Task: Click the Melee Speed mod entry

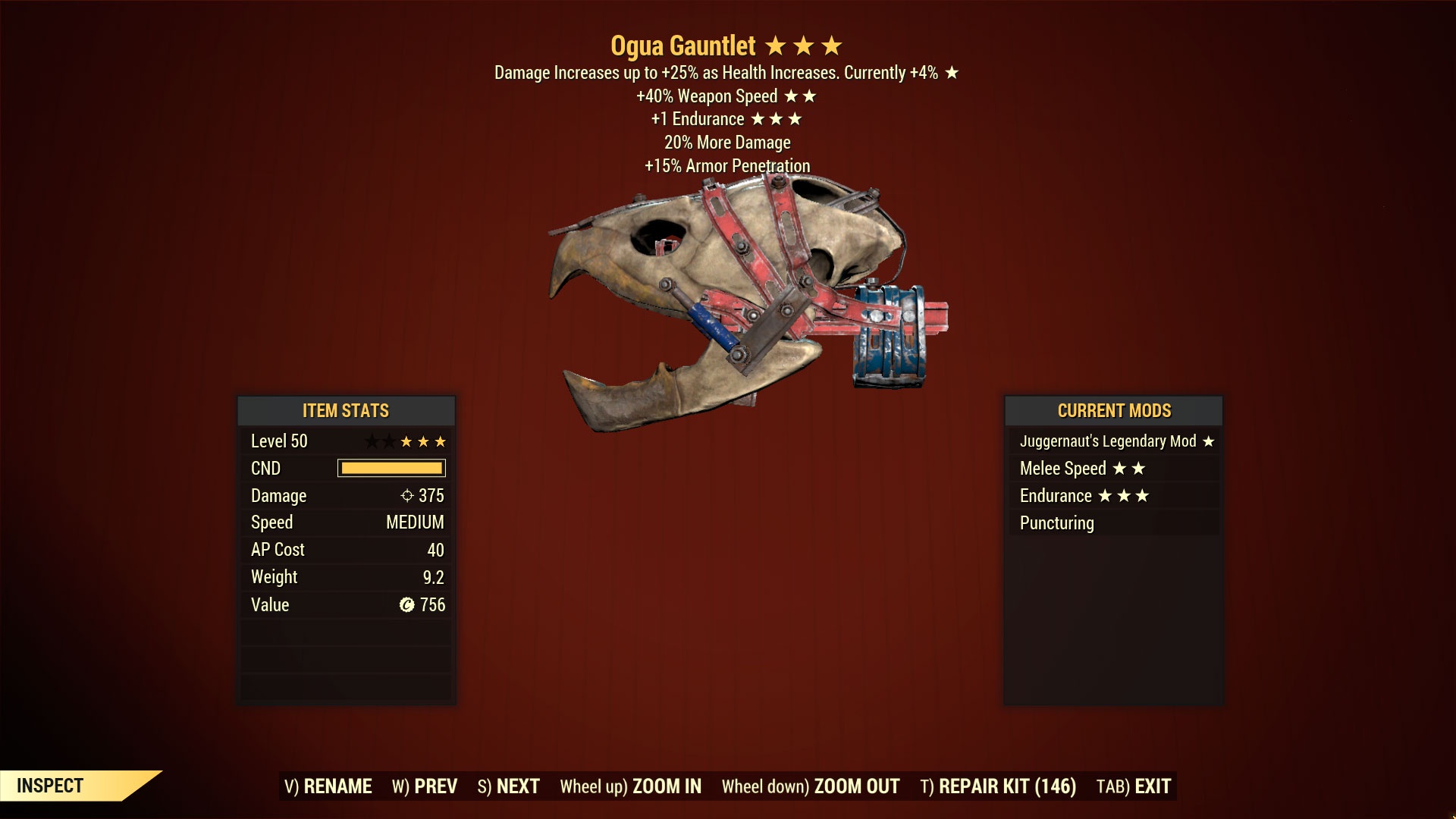Action: pos(1114,469)
